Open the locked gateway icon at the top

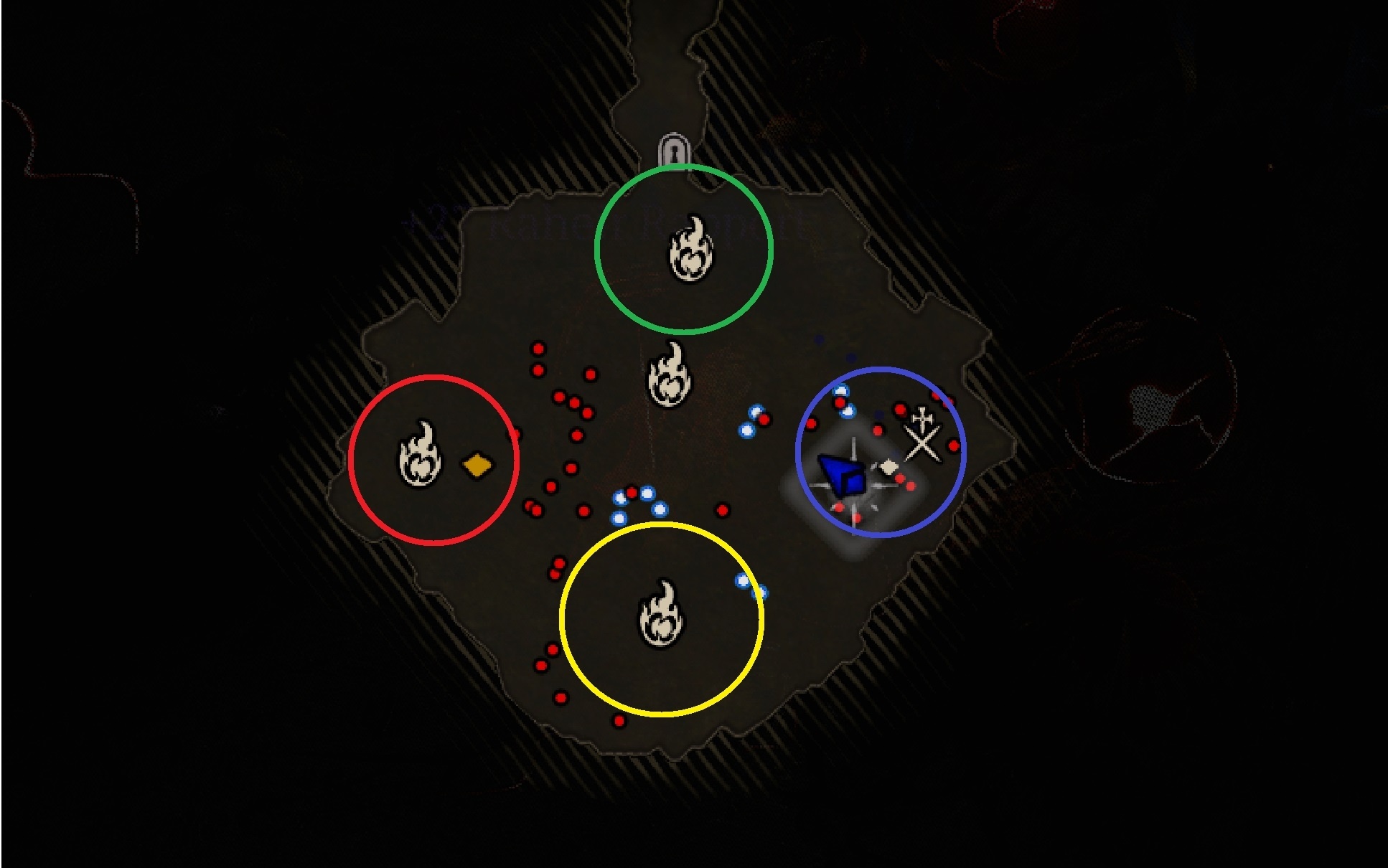[673, 153]
